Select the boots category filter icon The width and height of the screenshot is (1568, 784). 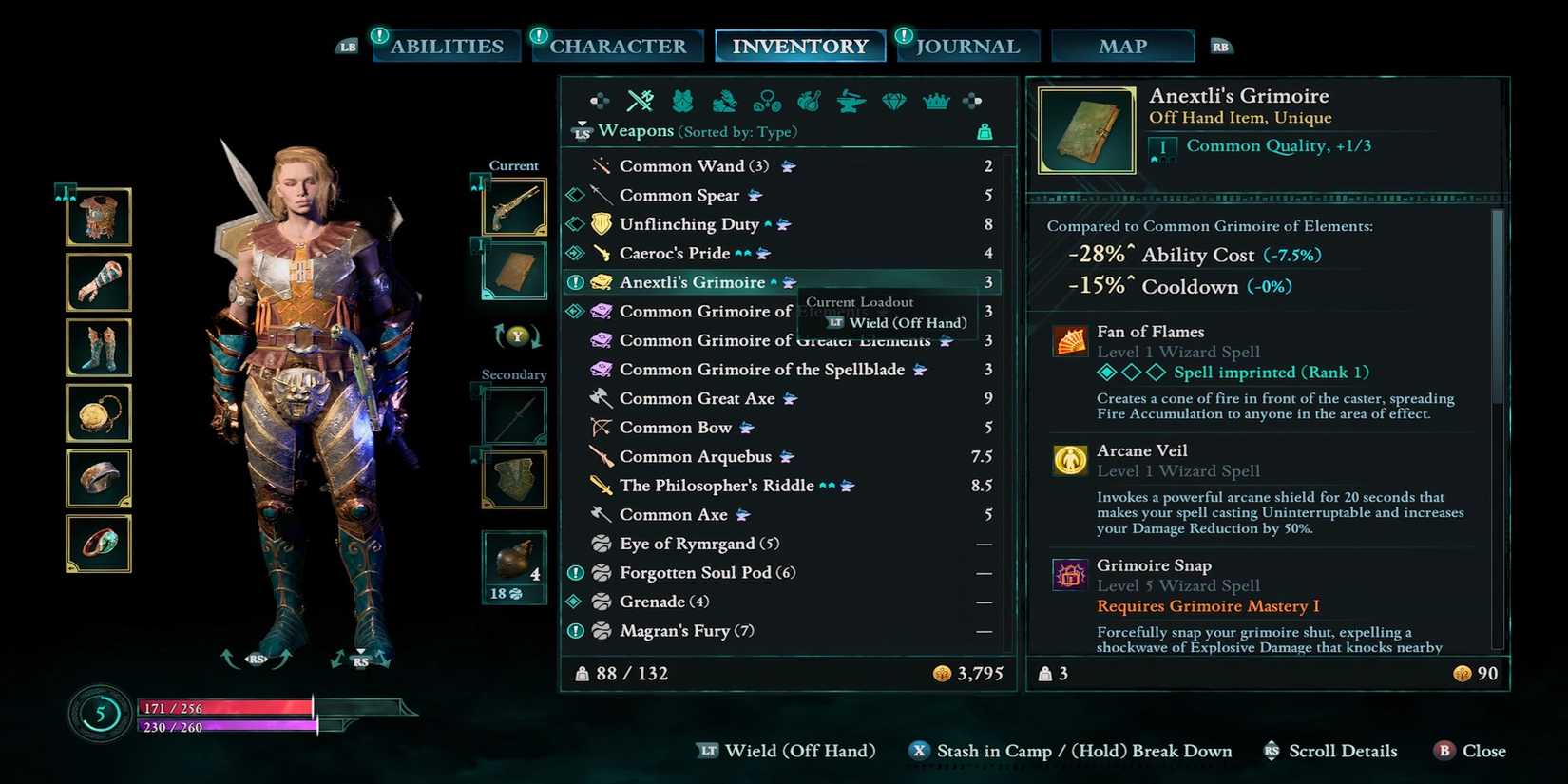point(724,100)
